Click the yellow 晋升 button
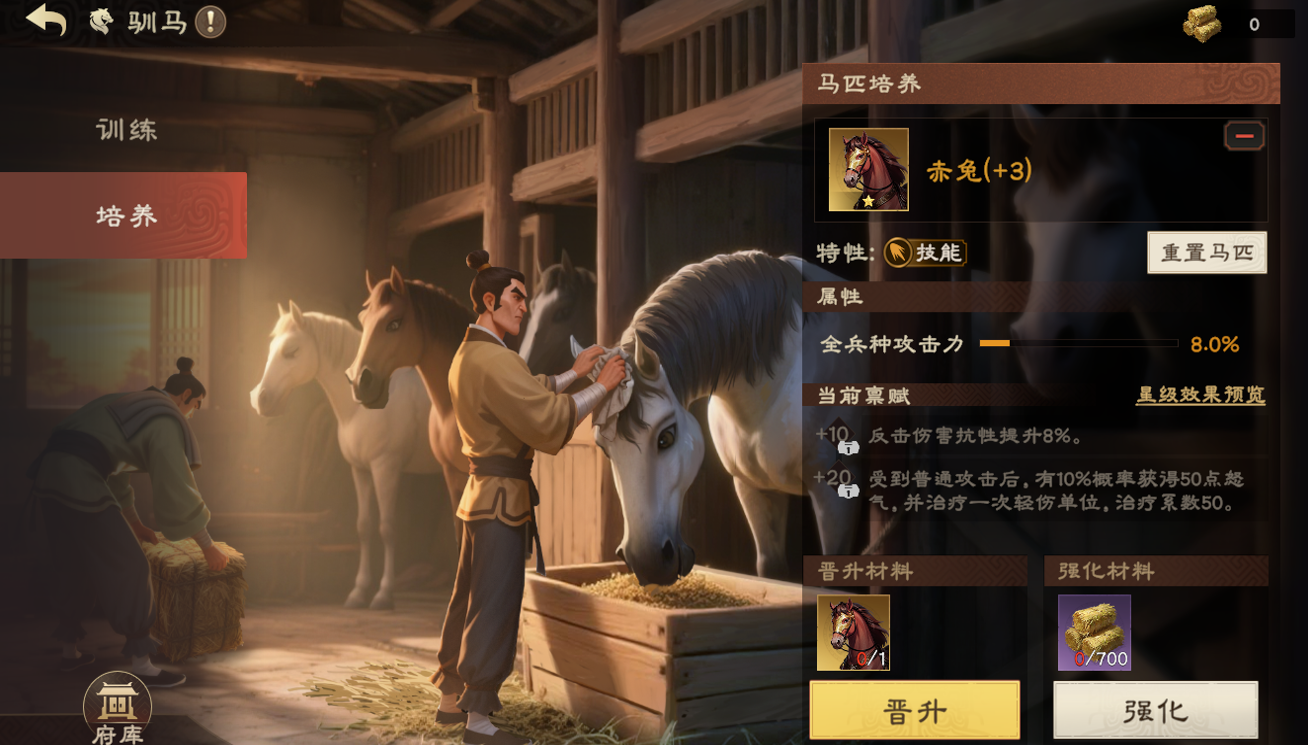Screen dimensions: 1308x745 point(914,710)
